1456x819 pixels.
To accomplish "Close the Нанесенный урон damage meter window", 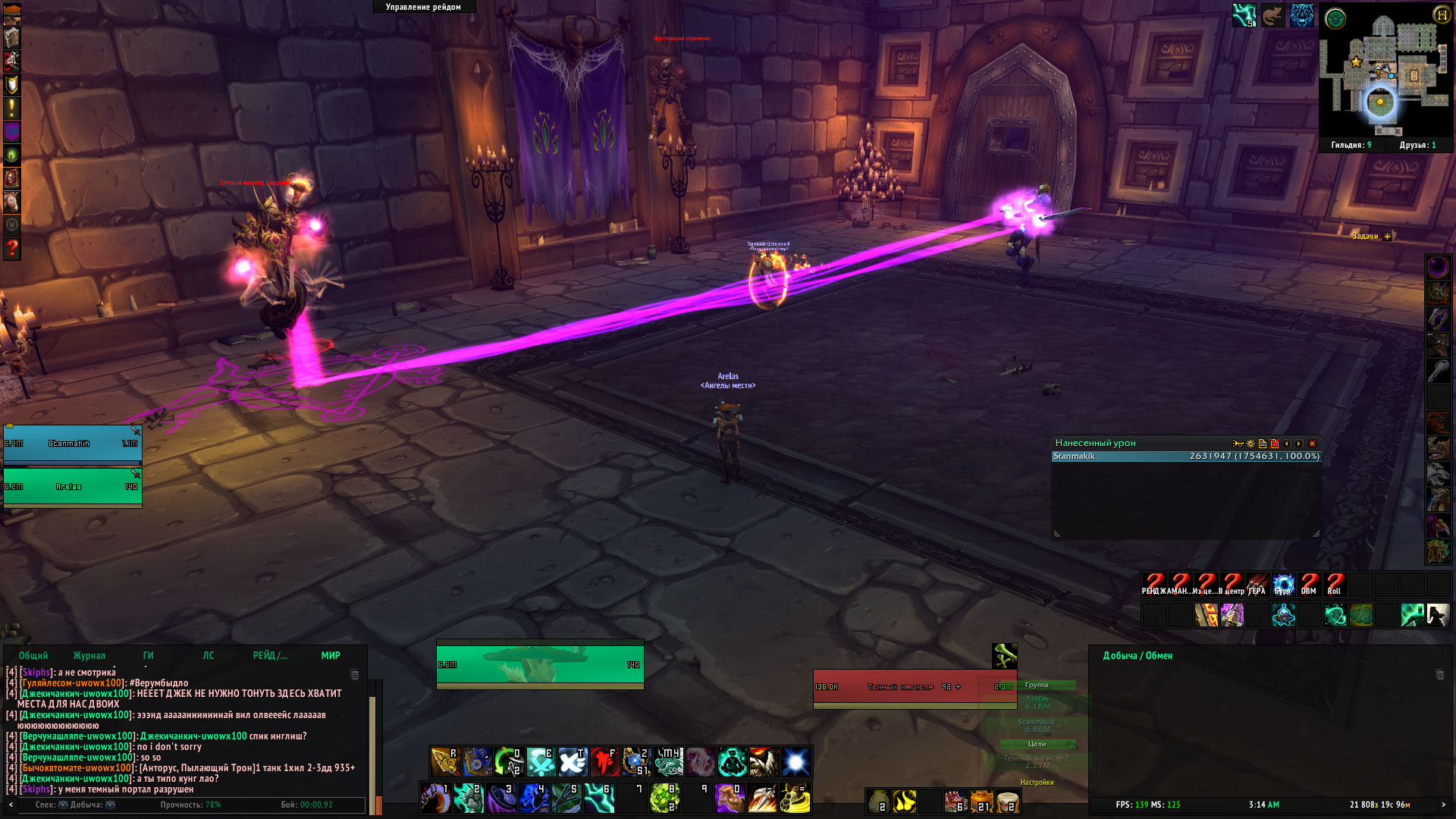I will tap(1312, 444).
